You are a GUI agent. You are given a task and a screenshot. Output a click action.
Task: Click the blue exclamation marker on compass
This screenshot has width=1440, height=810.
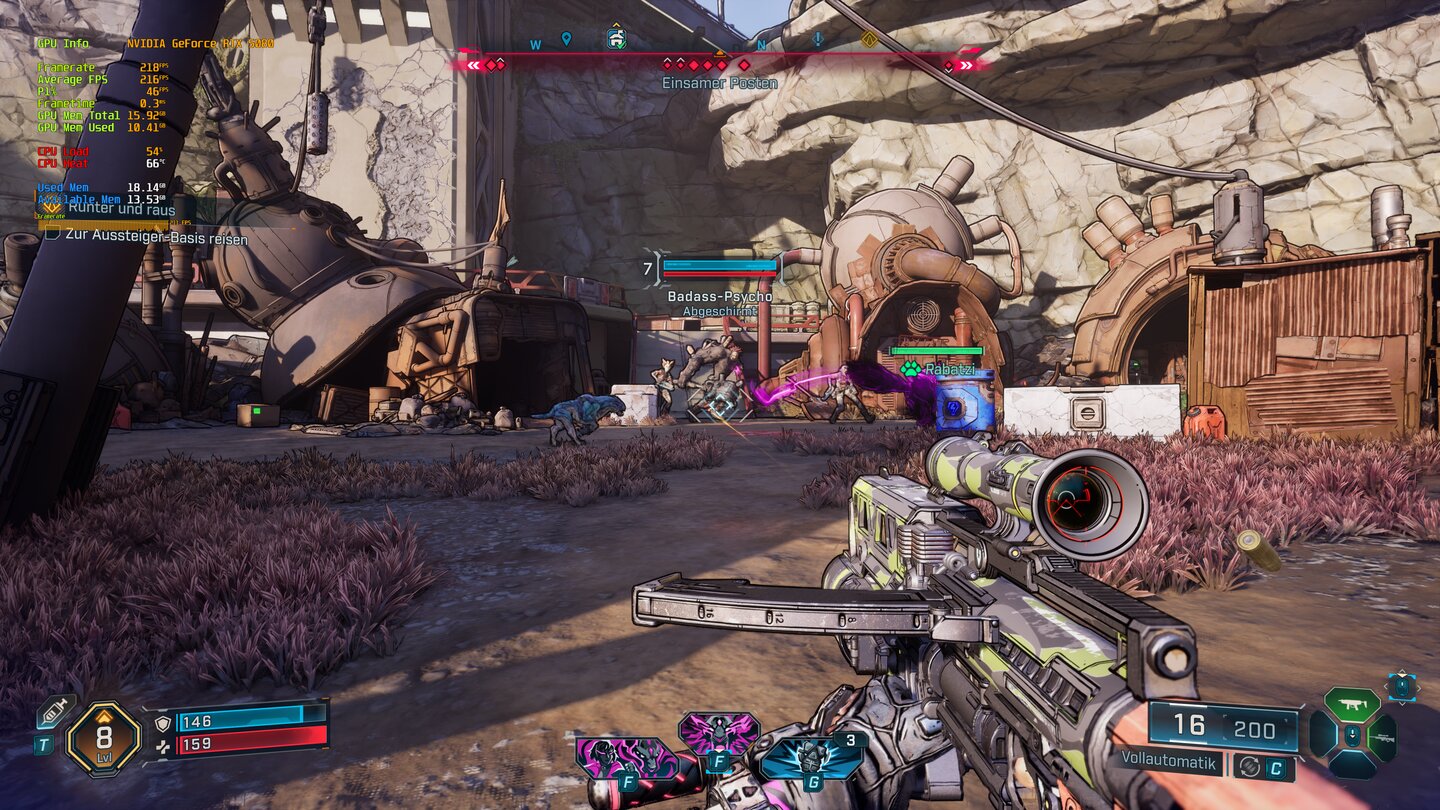tap(818, 39)
